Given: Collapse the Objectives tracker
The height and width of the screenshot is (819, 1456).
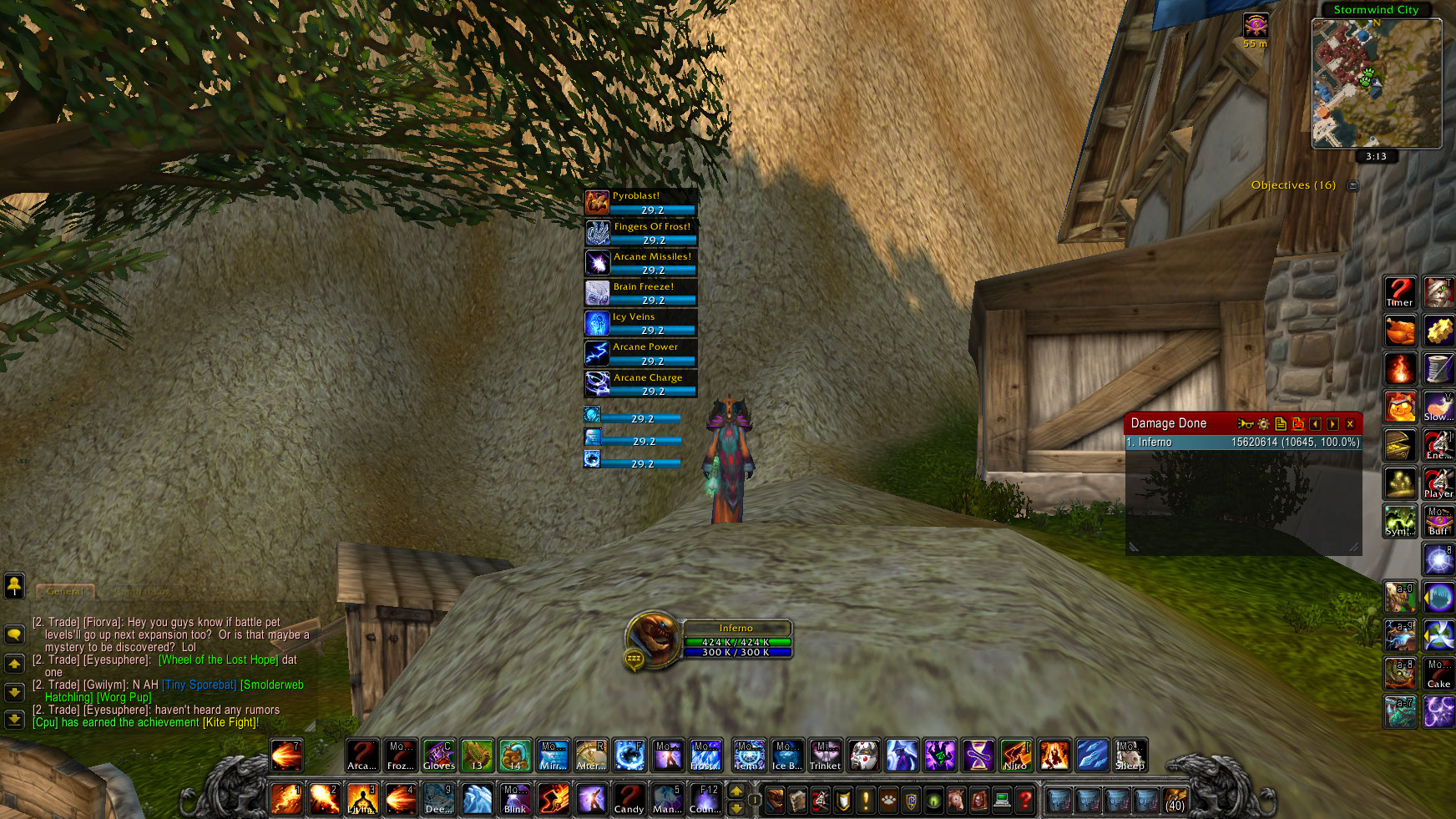Looking at the screenshot, I should [1352, 185].
